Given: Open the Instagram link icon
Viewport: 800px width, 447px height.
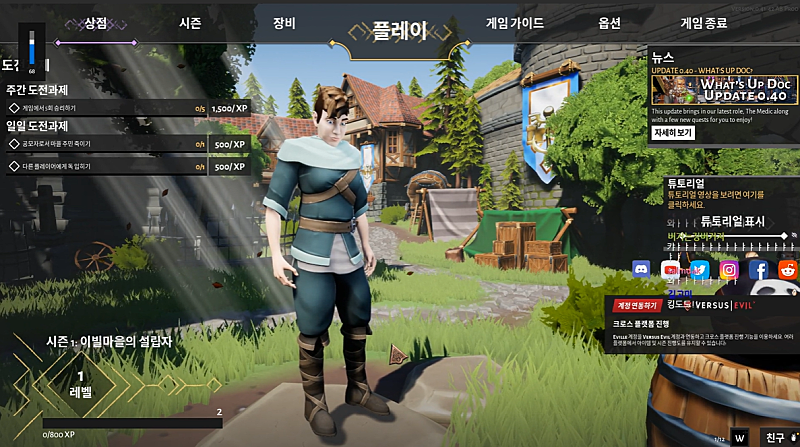Looking at the screenshot, I should tap(729, 269).
